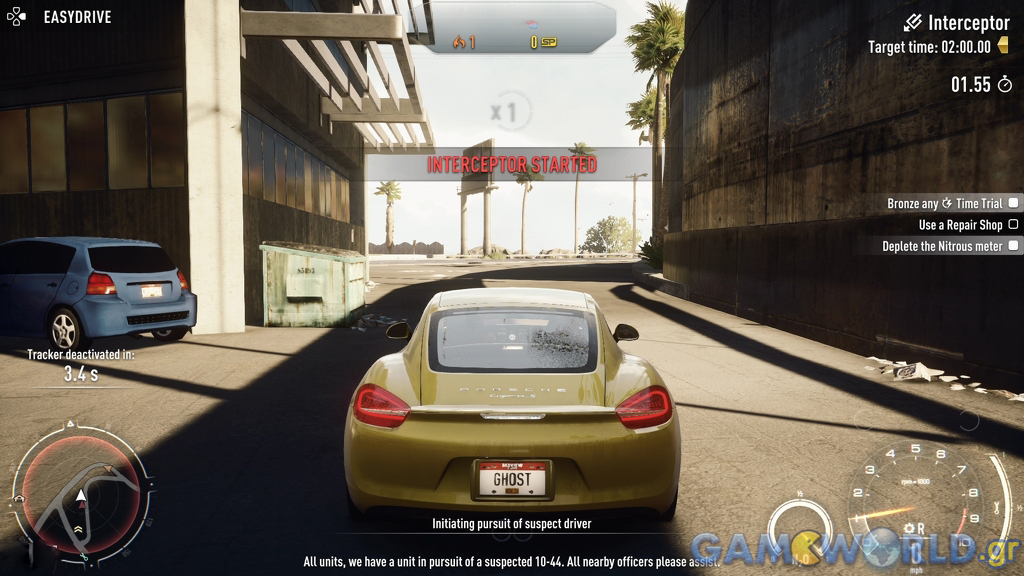Select the Interceptor event tracker

point(956,22)
